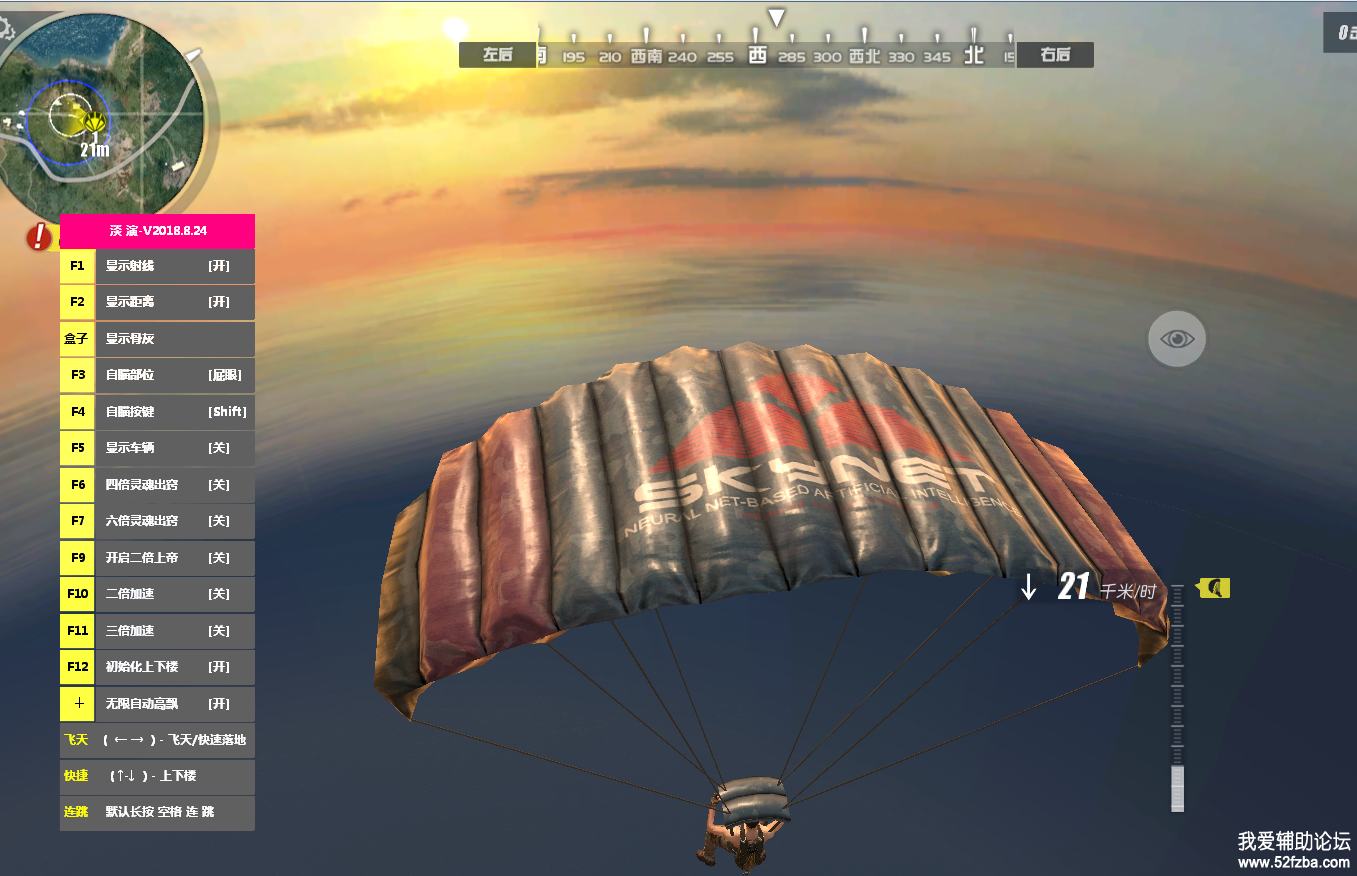Toggle the F5 显示车辆 overlay row
The width and height of the screenshot is (1357, 876).
click(157, 448)
